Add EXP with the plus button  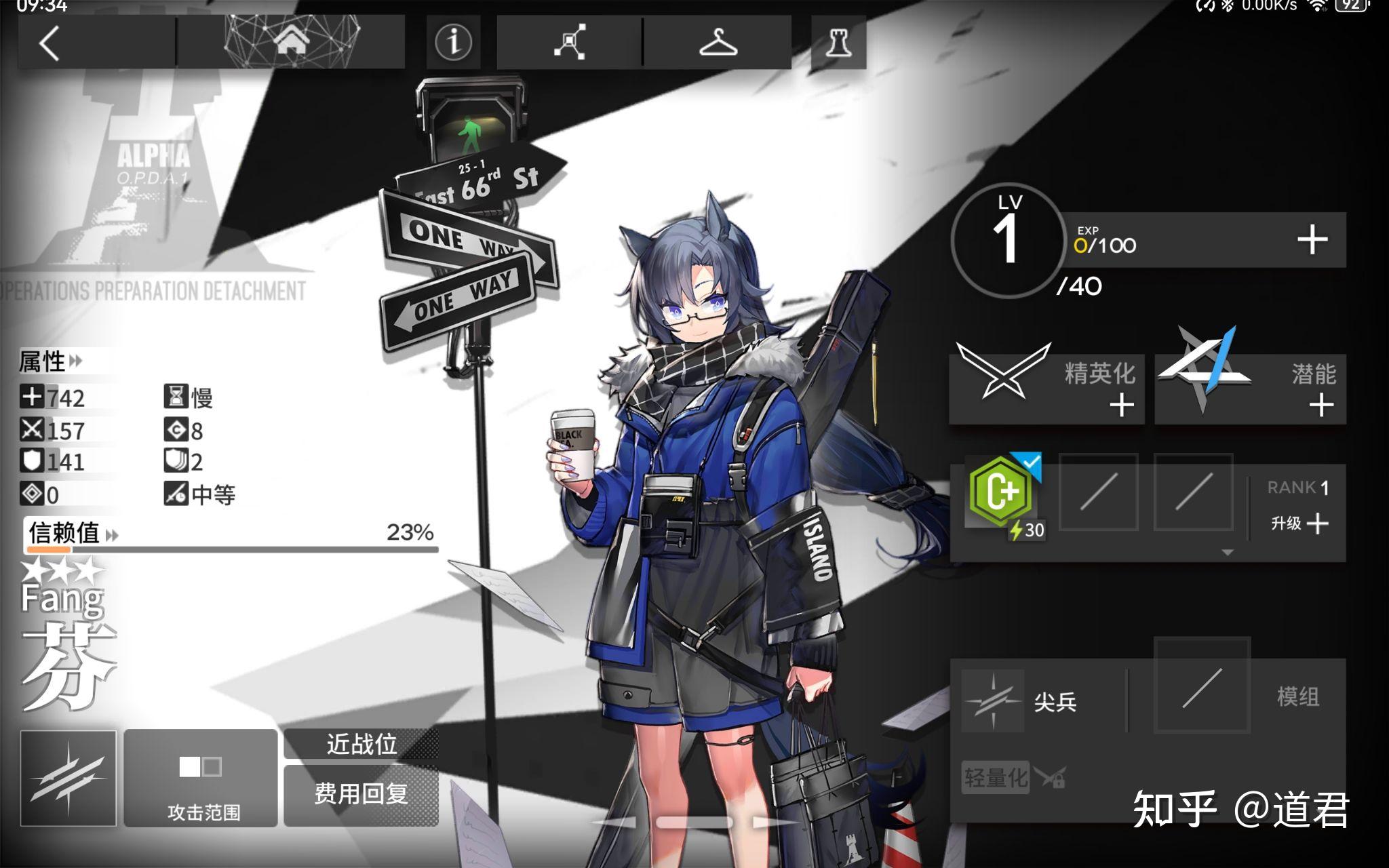pos(1312,240)
